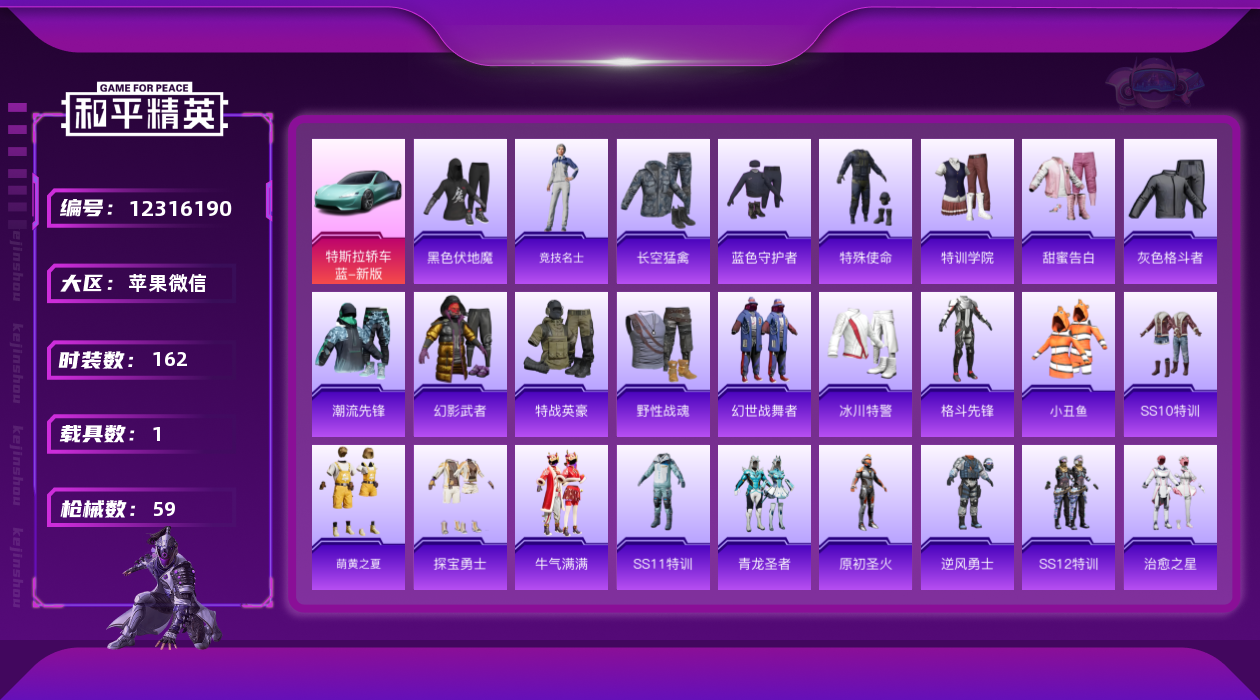Image resolution: width=1260 pixels, height=700 pixels.
Task: Pick the 蓝色守护者 outfit tile
Action: pyautogui.click(x=764, y=211)
